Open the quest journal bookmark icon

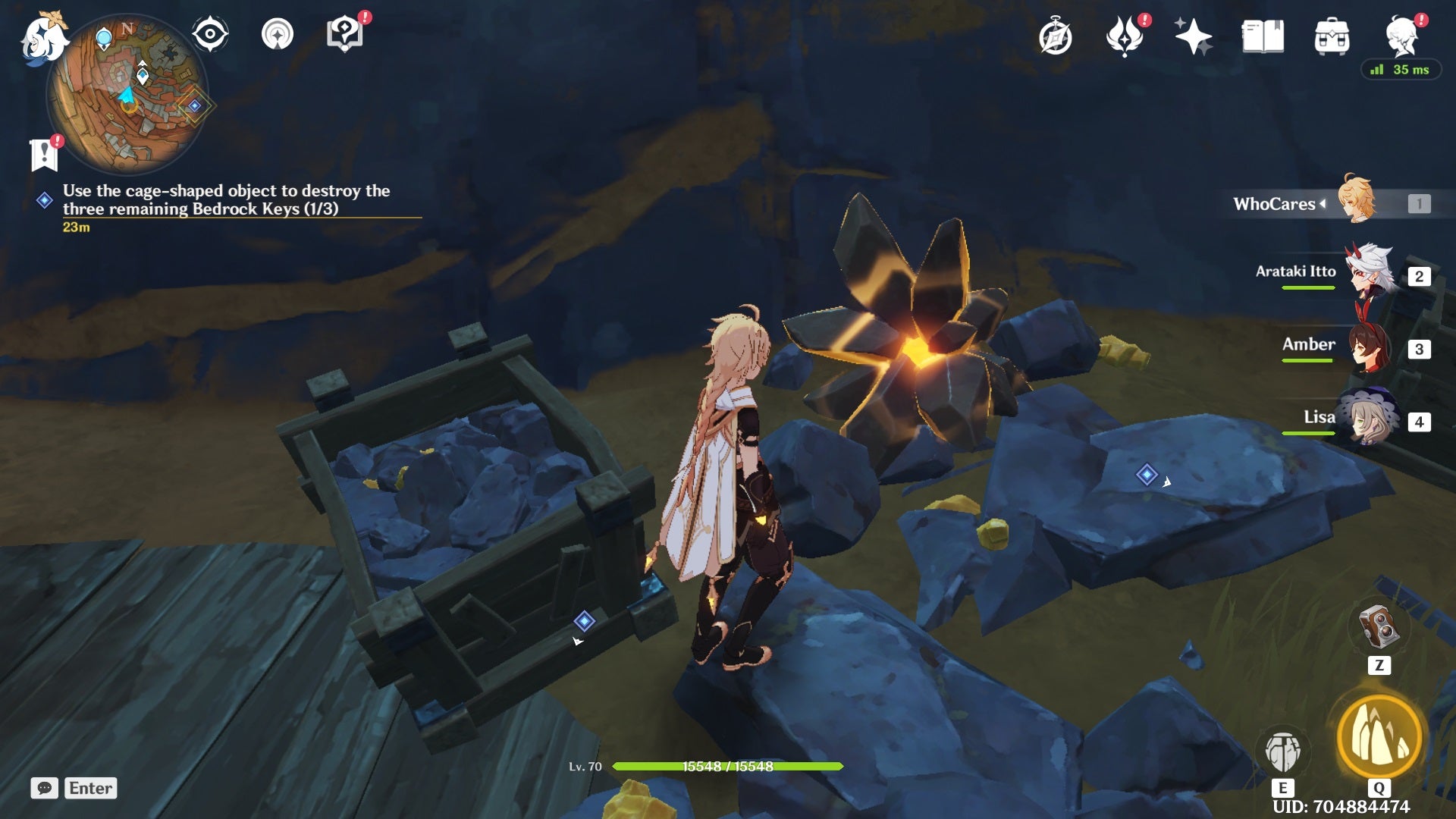(x=44, y=155)
